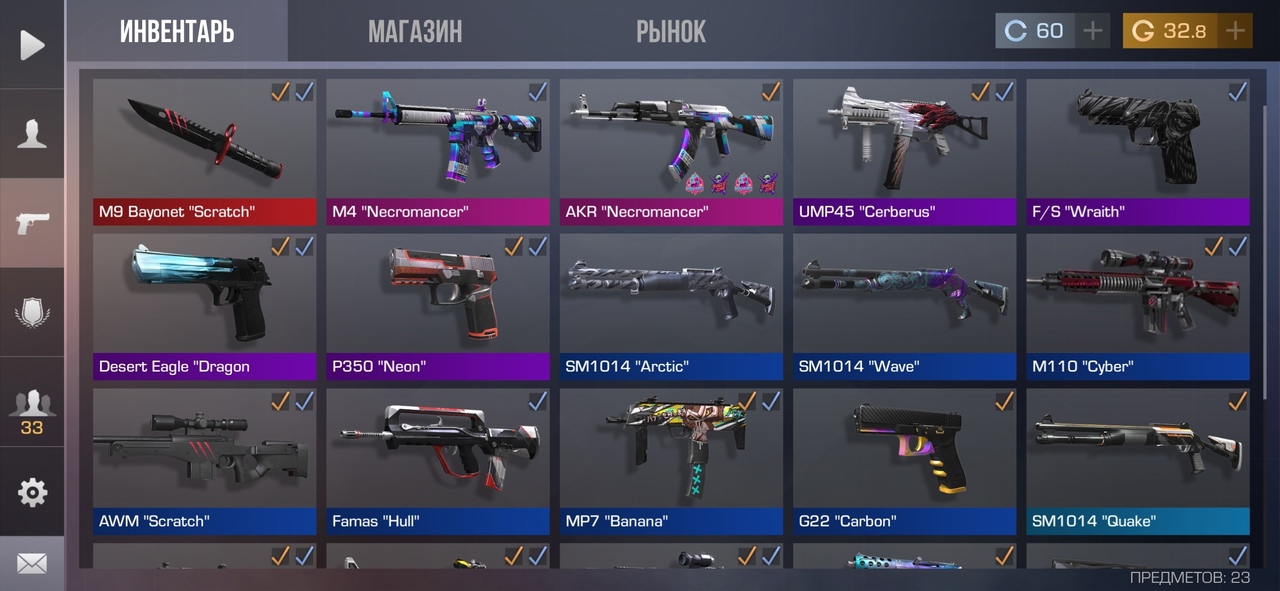Switch to the Магазин tab

click(415, 32)
